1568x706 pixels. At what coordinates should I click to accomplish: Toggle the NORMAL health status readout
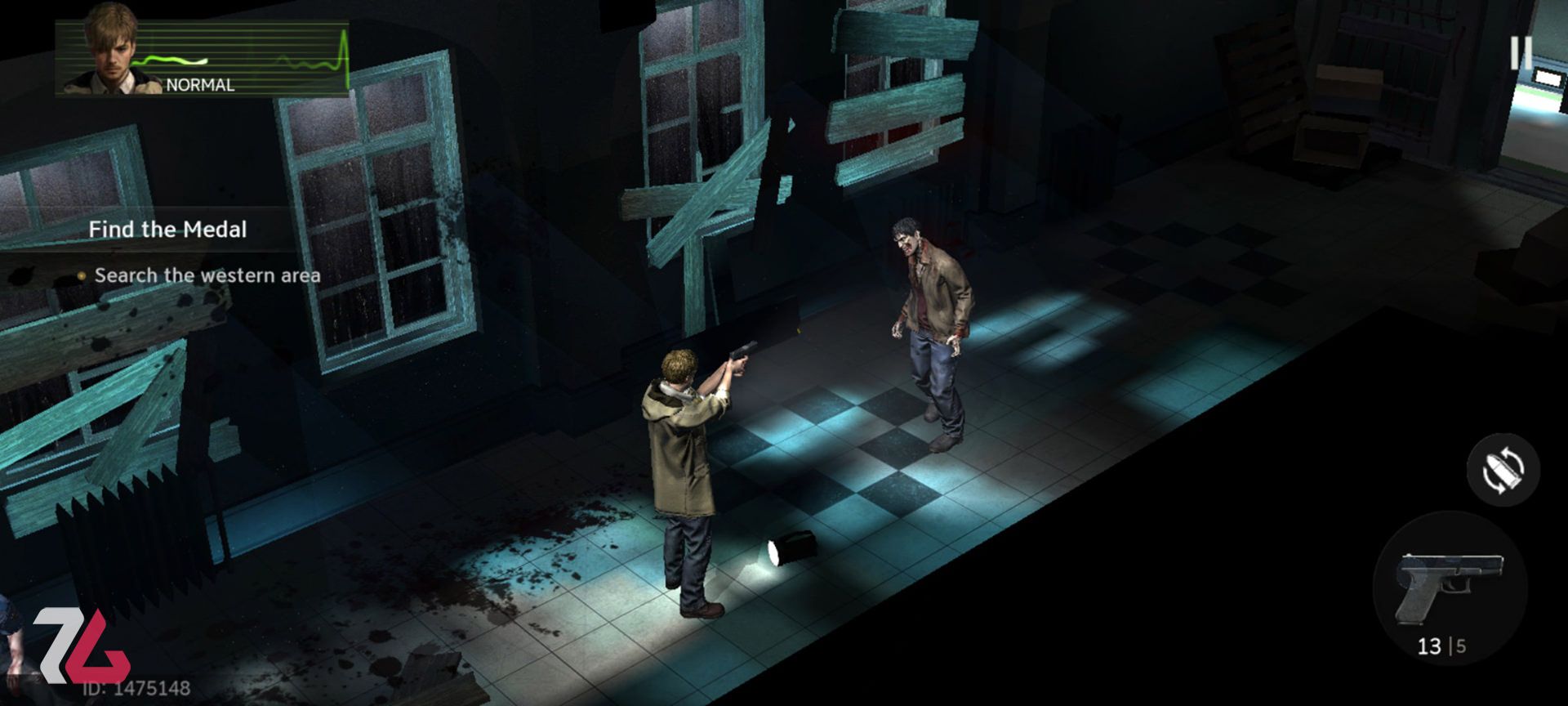click(201, 83)
